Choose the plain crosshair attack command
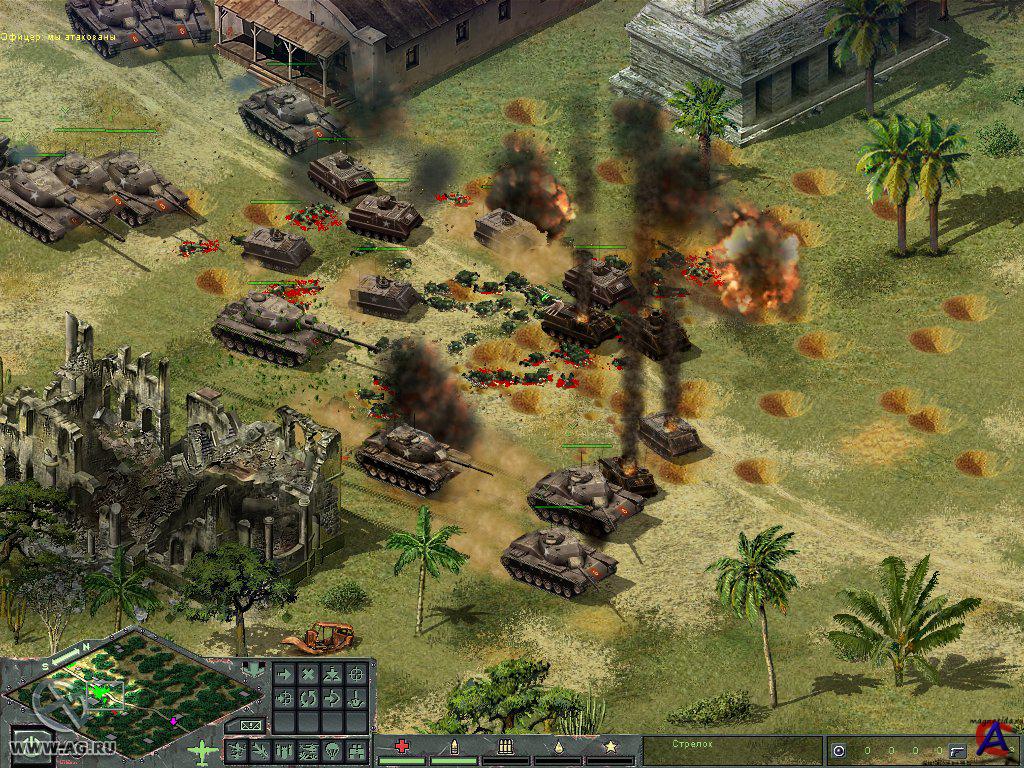This screenshot has height=768, width=1024. pos(356,674)
